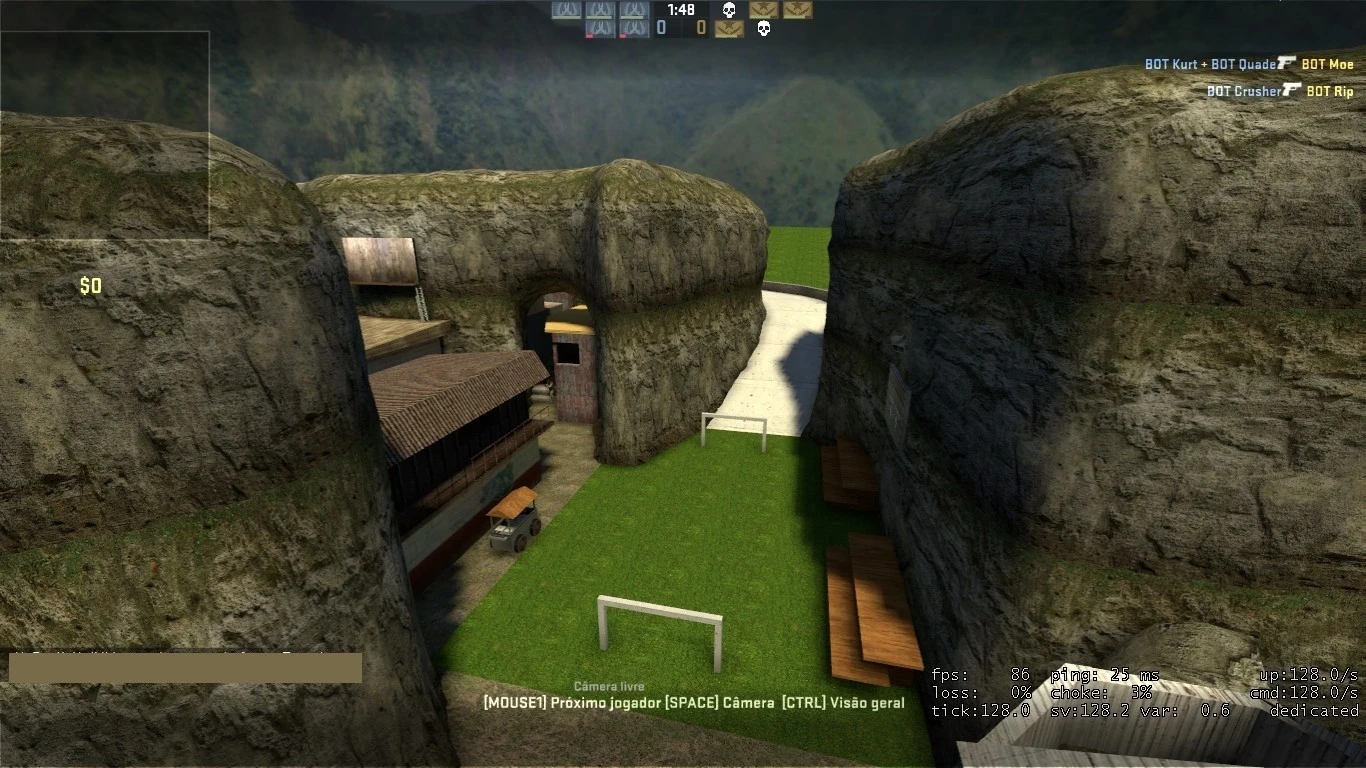This screenshot has width=1366, height=768.
Task: Click BOT Moe's name in the kill feed
Action: pos(1327,64)
